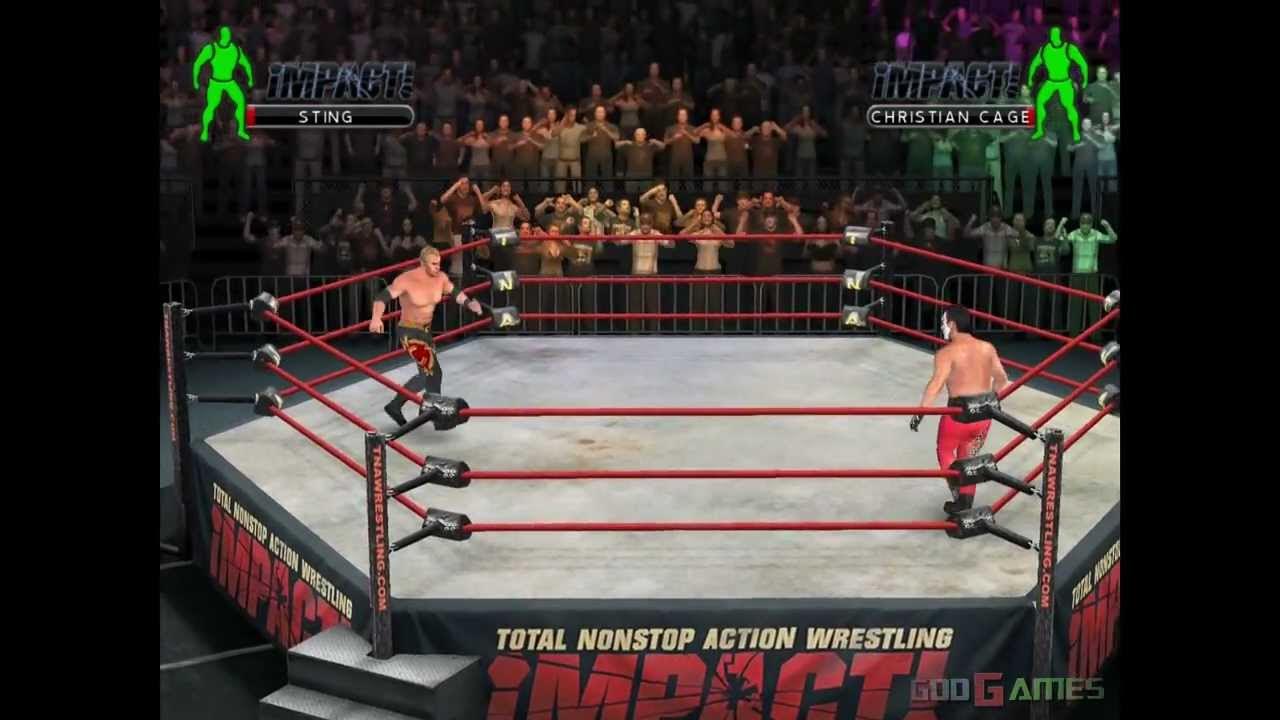Image resolution: width=1280 pixels, height=720 pixels.
Task: Click the letter N turnbuckle pad
Action: (x=507, y=286)
